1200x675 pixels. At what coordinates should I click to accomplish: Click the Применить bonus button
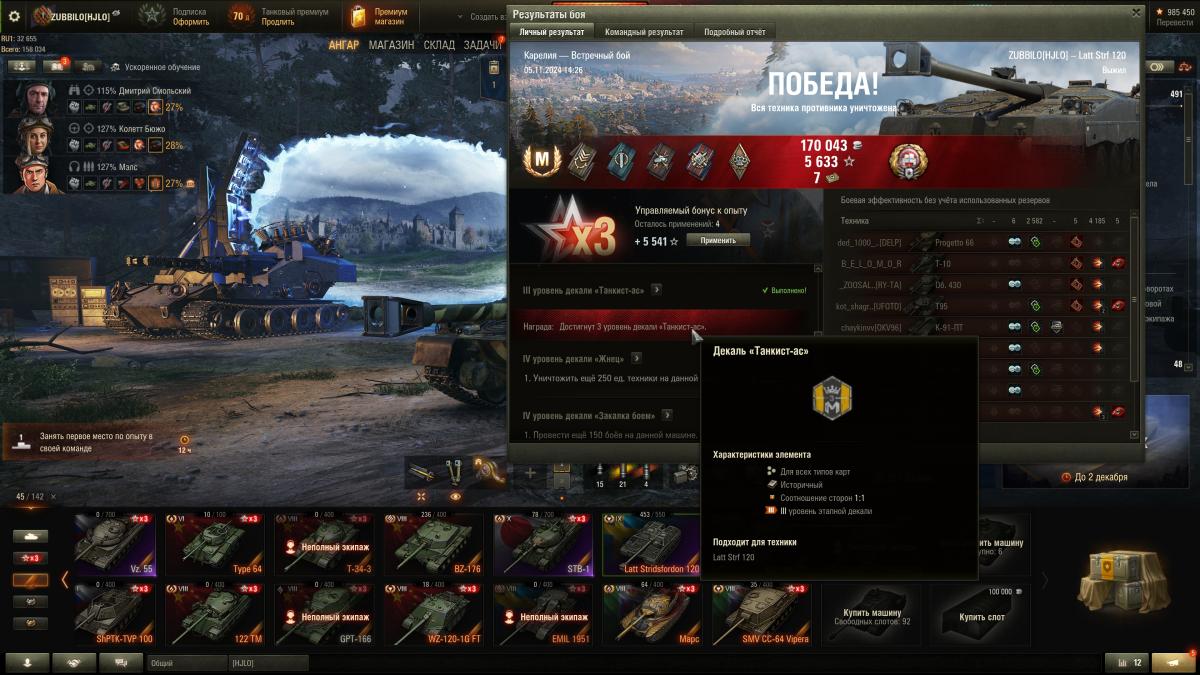pos(717,240)
